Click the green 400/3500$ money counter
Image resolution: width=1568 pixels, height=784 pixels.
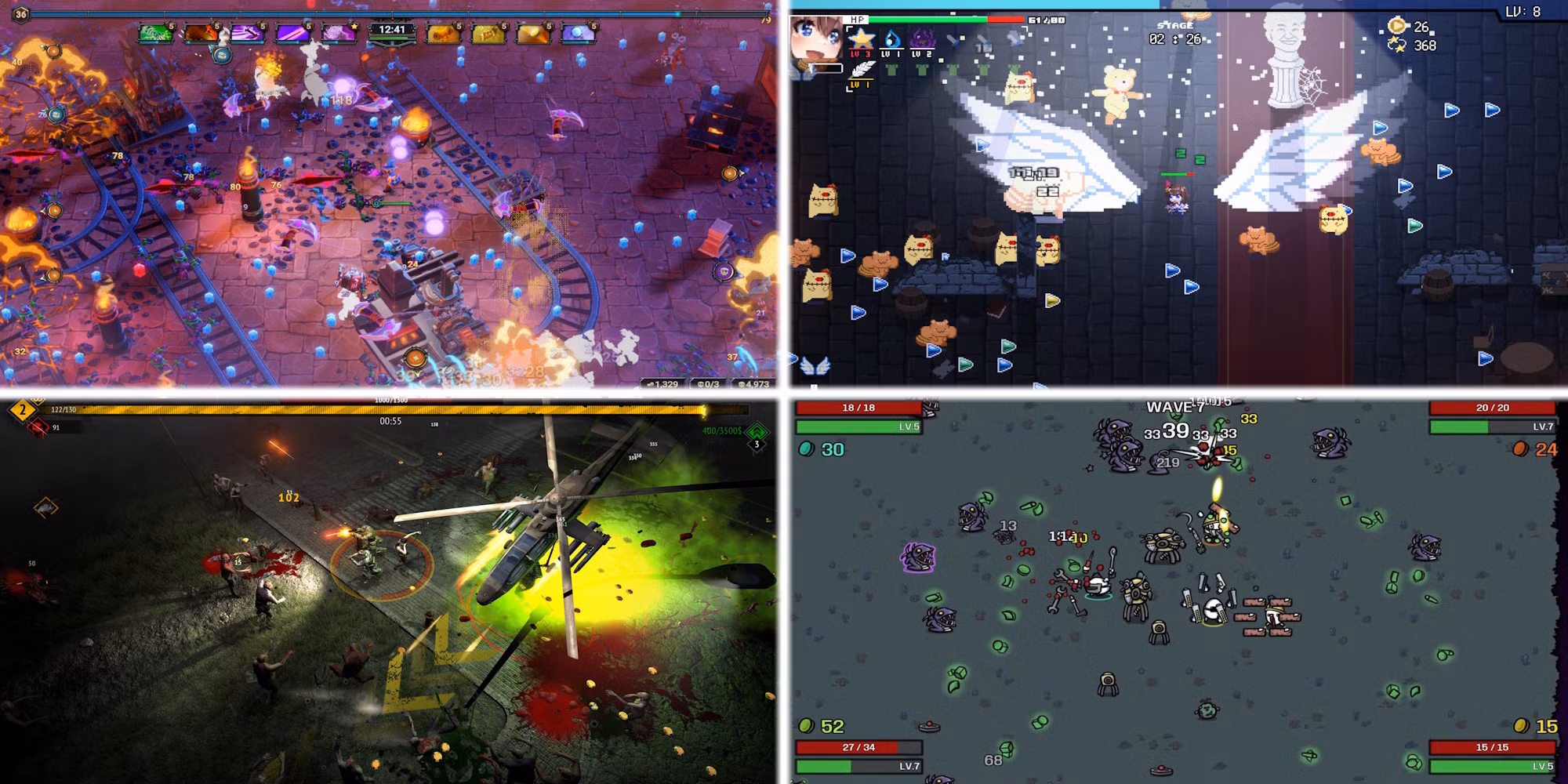pyautogui.click(x=723, y=431)
